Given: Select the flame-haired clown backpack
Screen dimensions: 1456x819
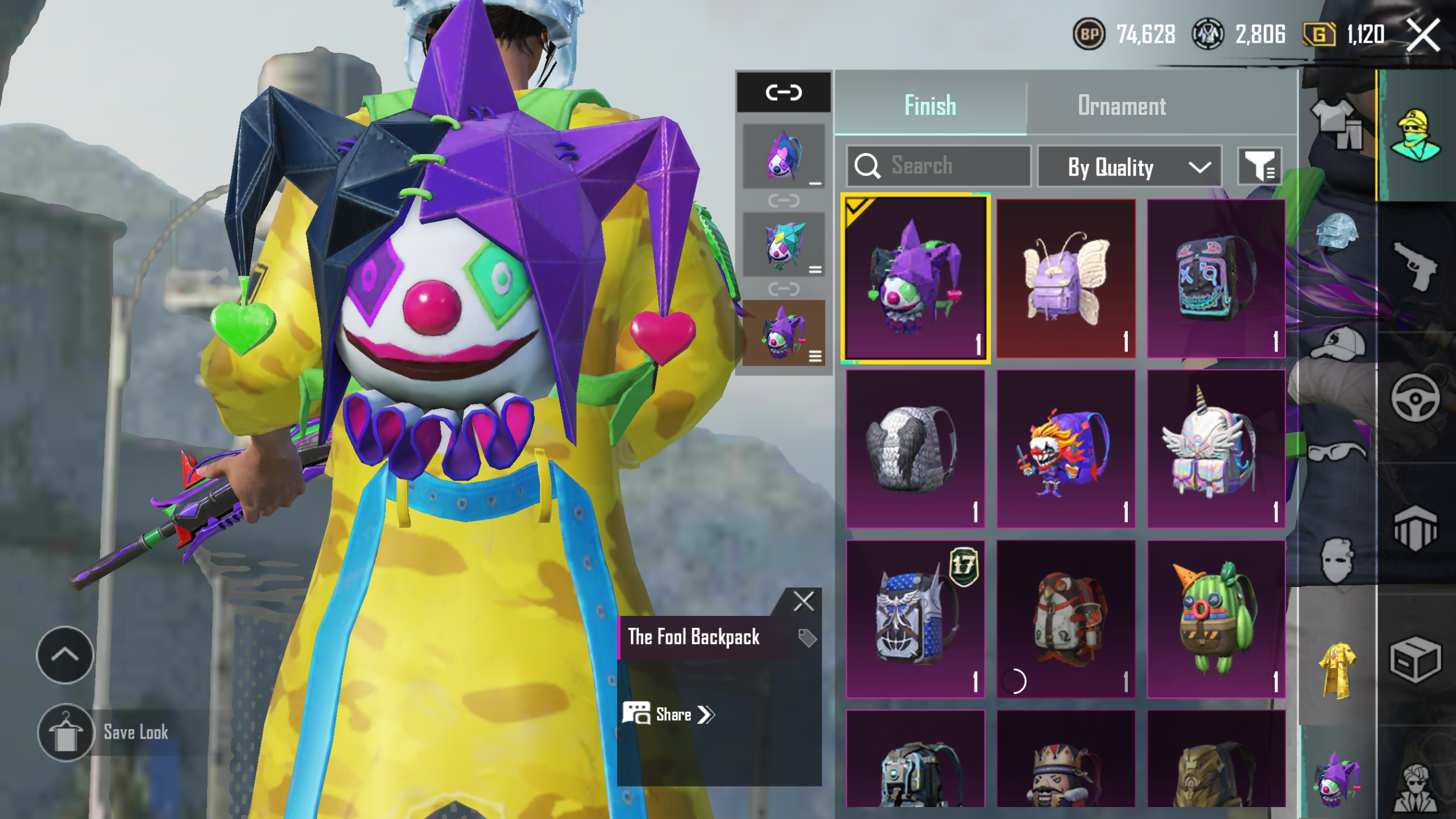Looking at the screenshot, I should click(1066, 449).
